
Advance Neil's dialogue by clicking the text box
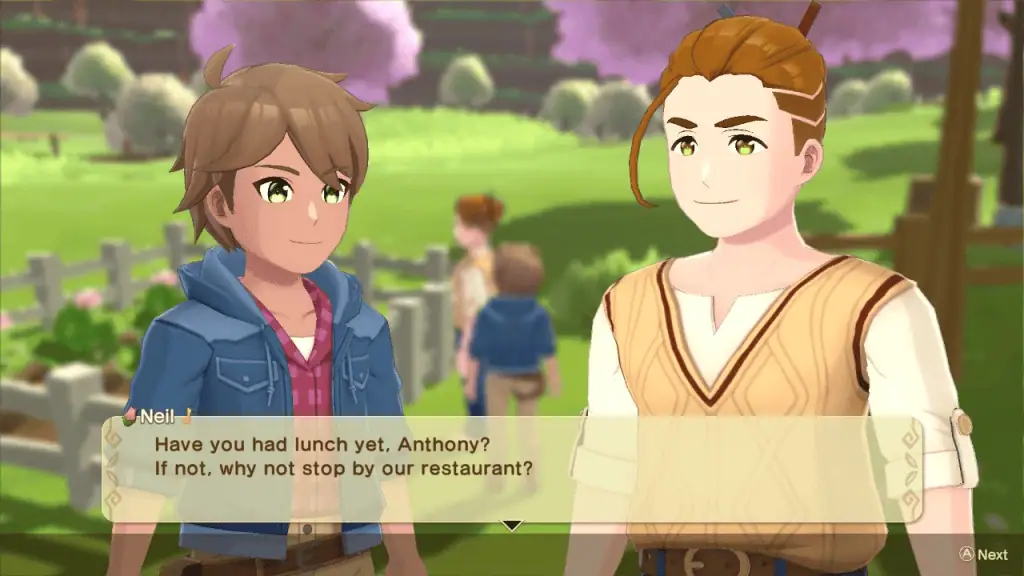click(x=511, y=467)
